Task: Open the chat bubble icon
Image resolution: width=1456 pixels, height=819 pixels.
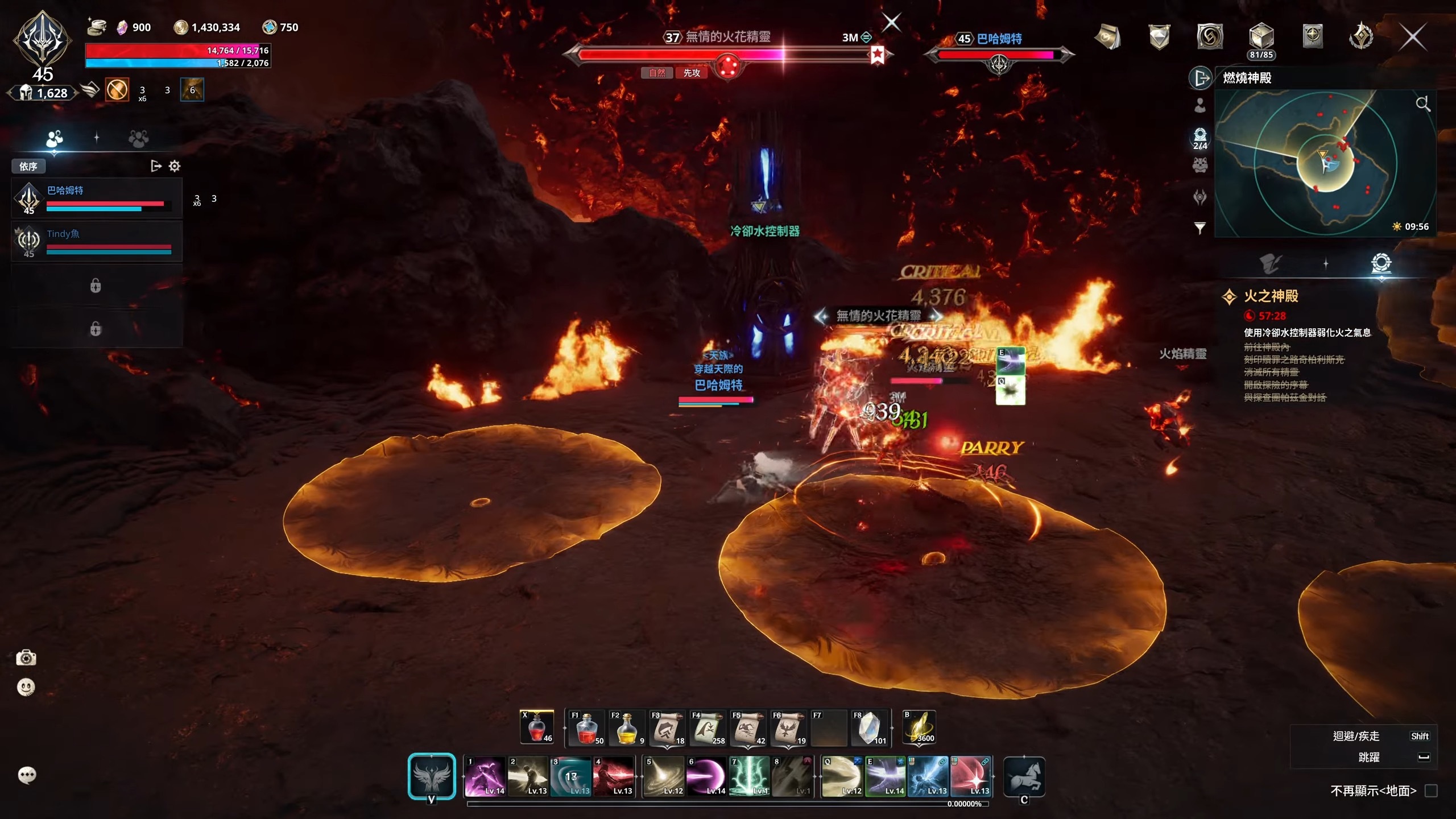Action: click(x=27, y=775)
